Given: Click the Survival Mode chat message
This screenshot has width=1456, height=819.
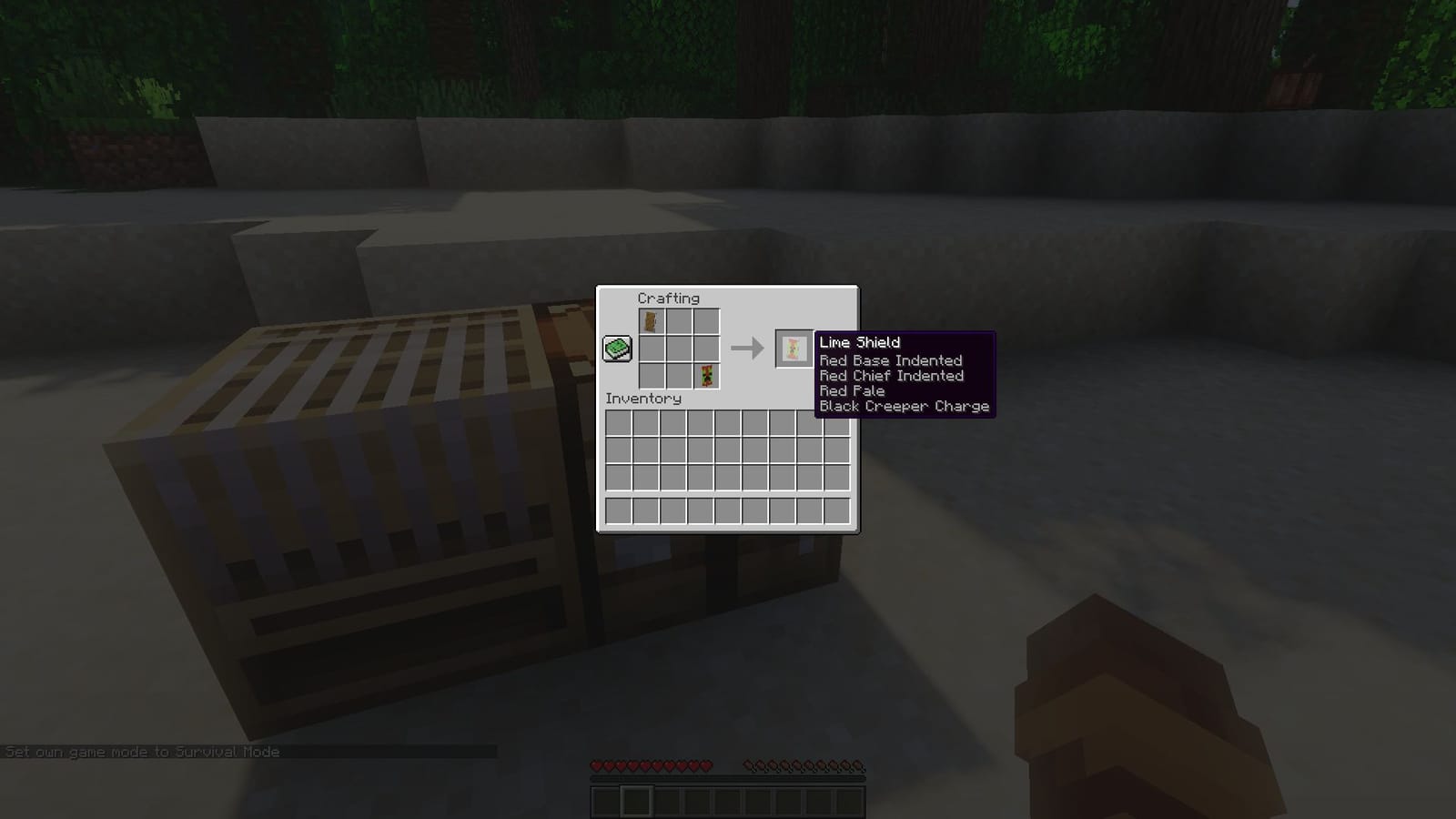Looking at the screenshot, I should tap(142, 753).
